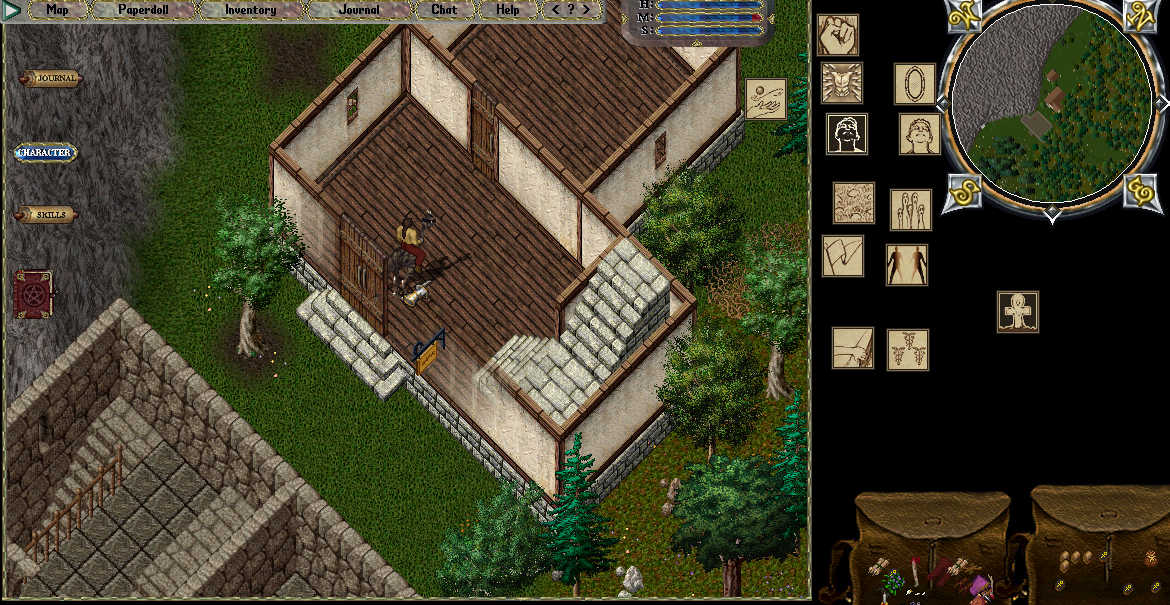
Task: Open the Journal scroll button
Action: coord(51,79)
